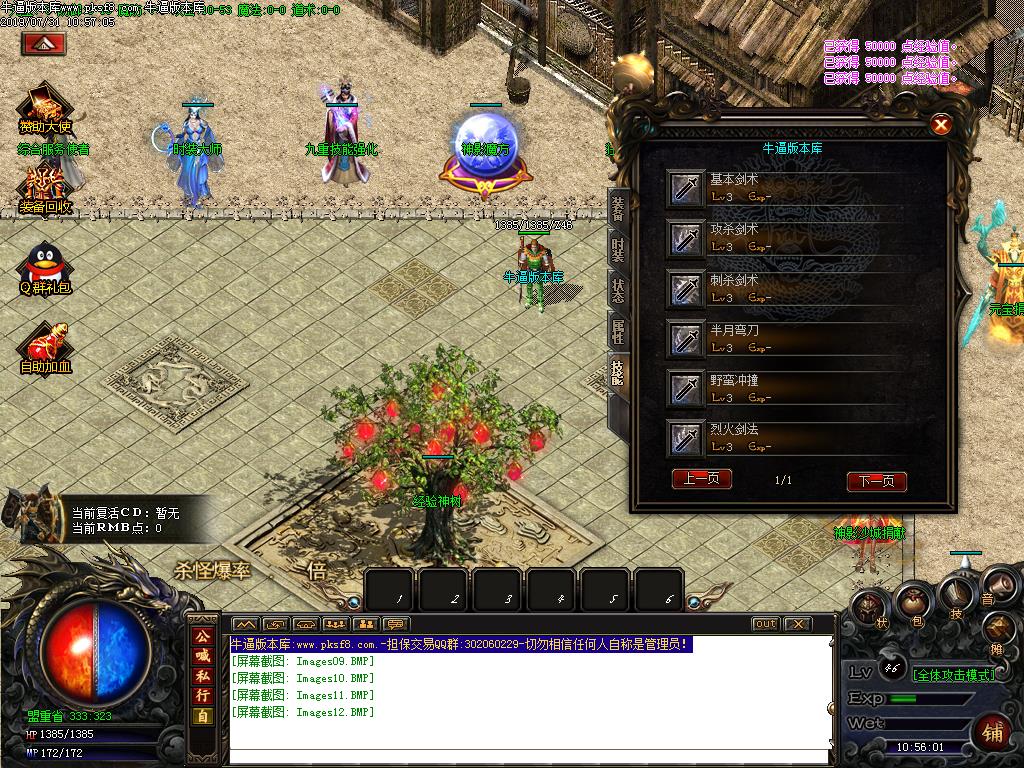Viewport: 1024px width, 768px height.
Task: Choose the 烈火剑法 skill icon
Action: point(686,438)
